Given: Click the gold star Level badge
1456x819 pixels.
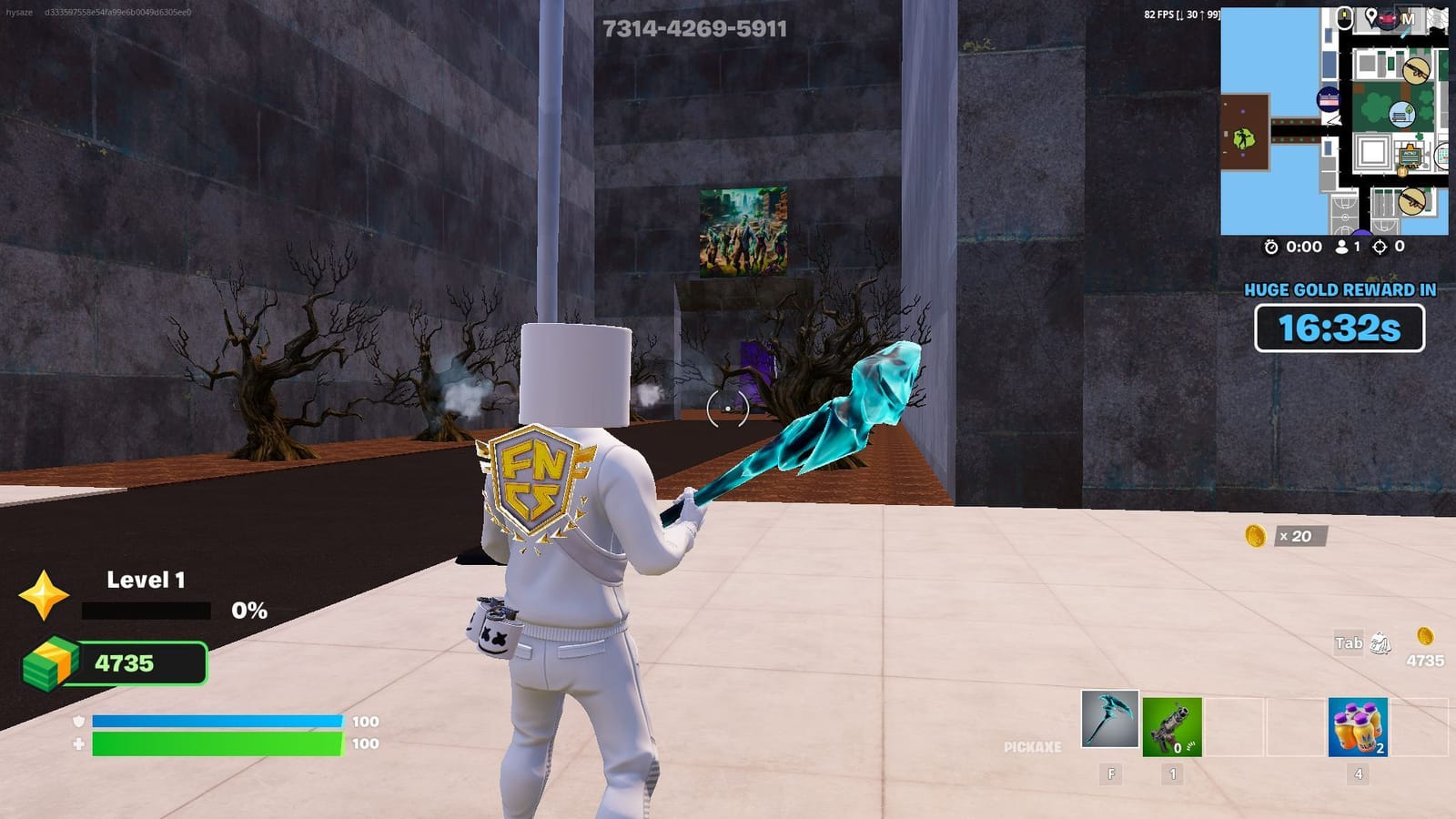Looking at the screenshot, I should click(45, 596).
